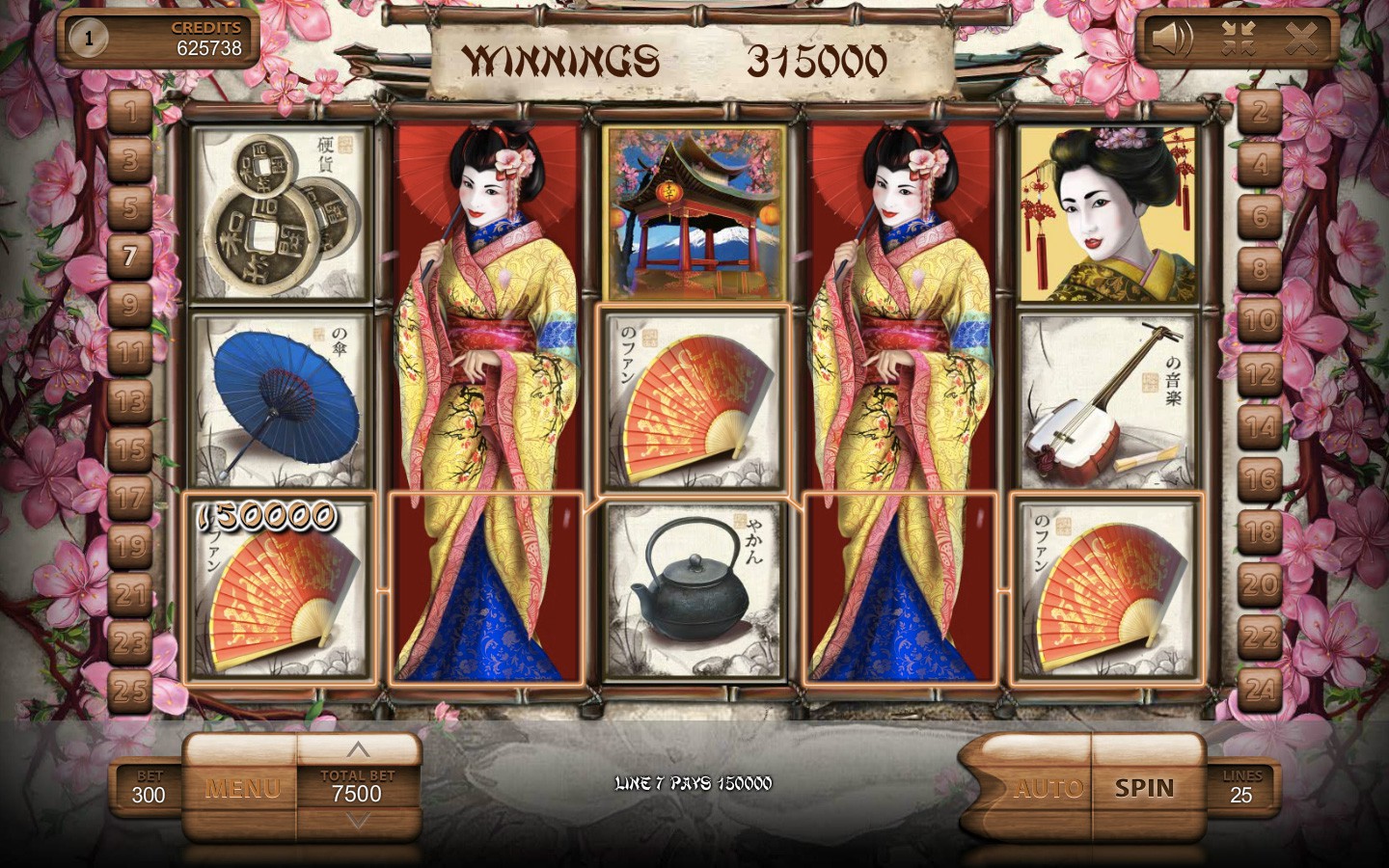Activate payline 13 marker

tap(130, 400)
